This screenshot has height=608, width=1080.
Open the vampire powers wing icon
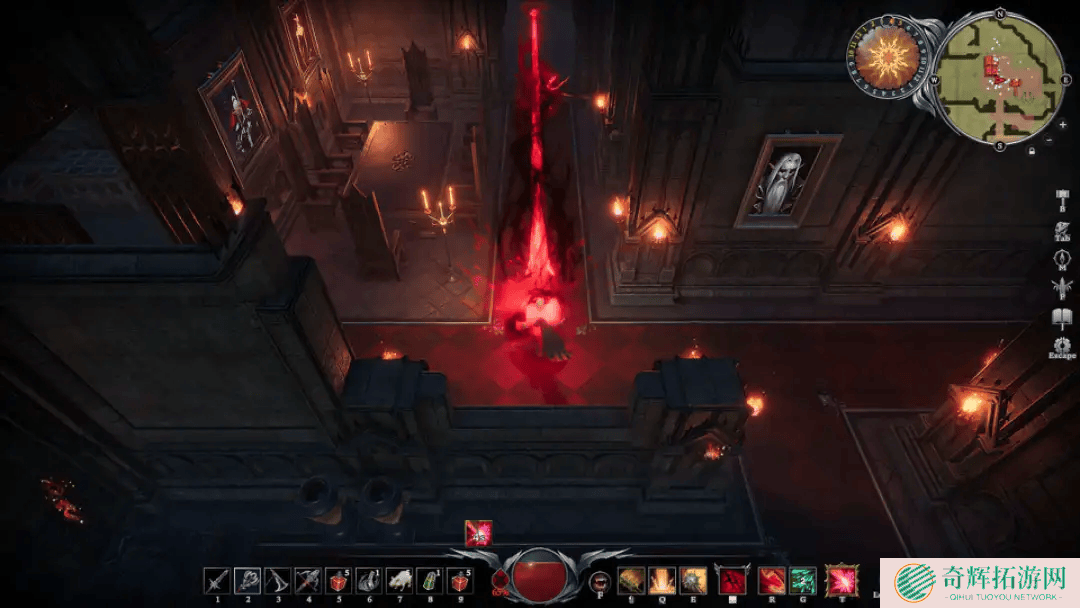(1062, 290)
